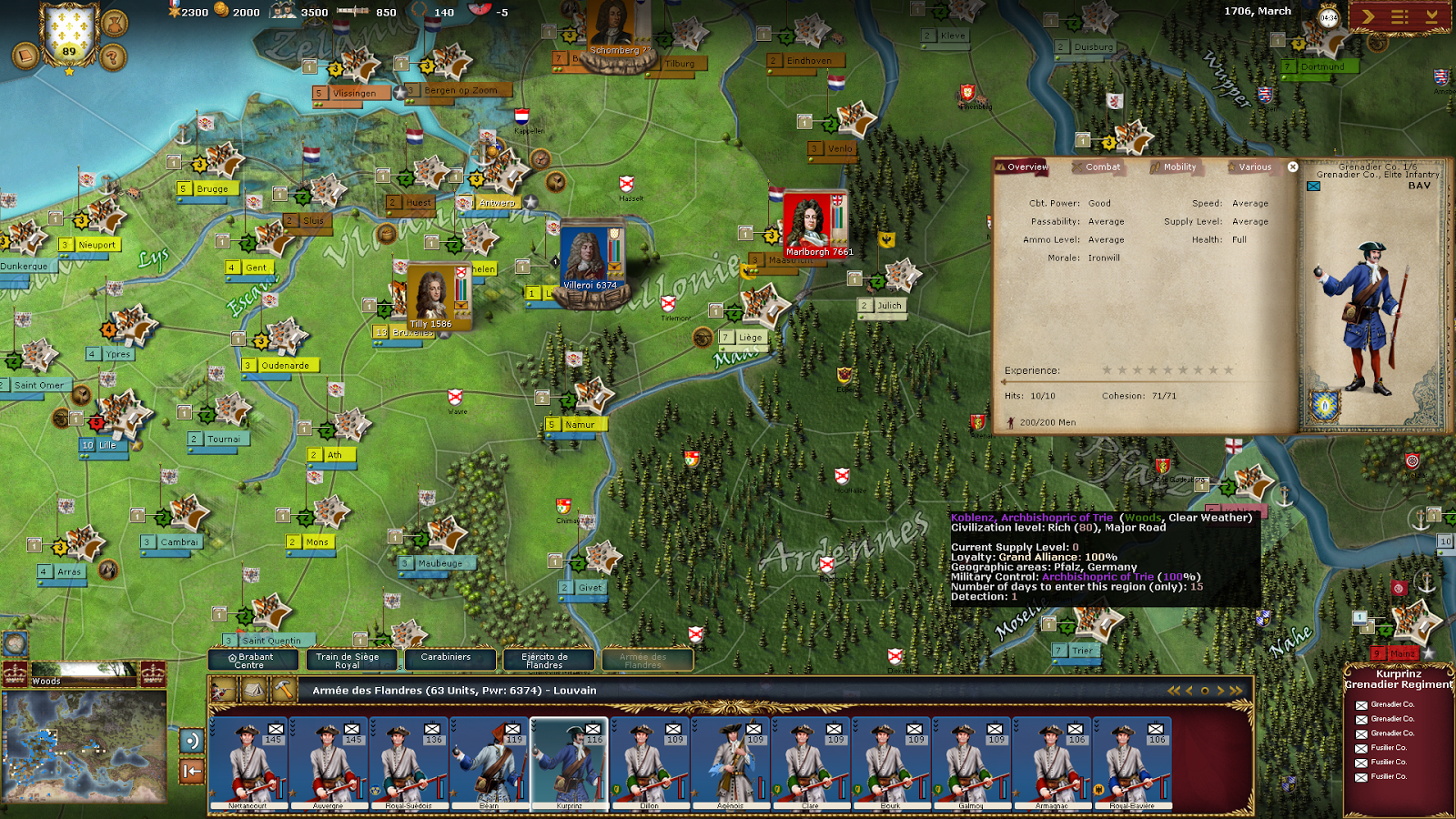Open the main menu list button
This screenshot has height=819, width=1456.
tap(1400, 16)
